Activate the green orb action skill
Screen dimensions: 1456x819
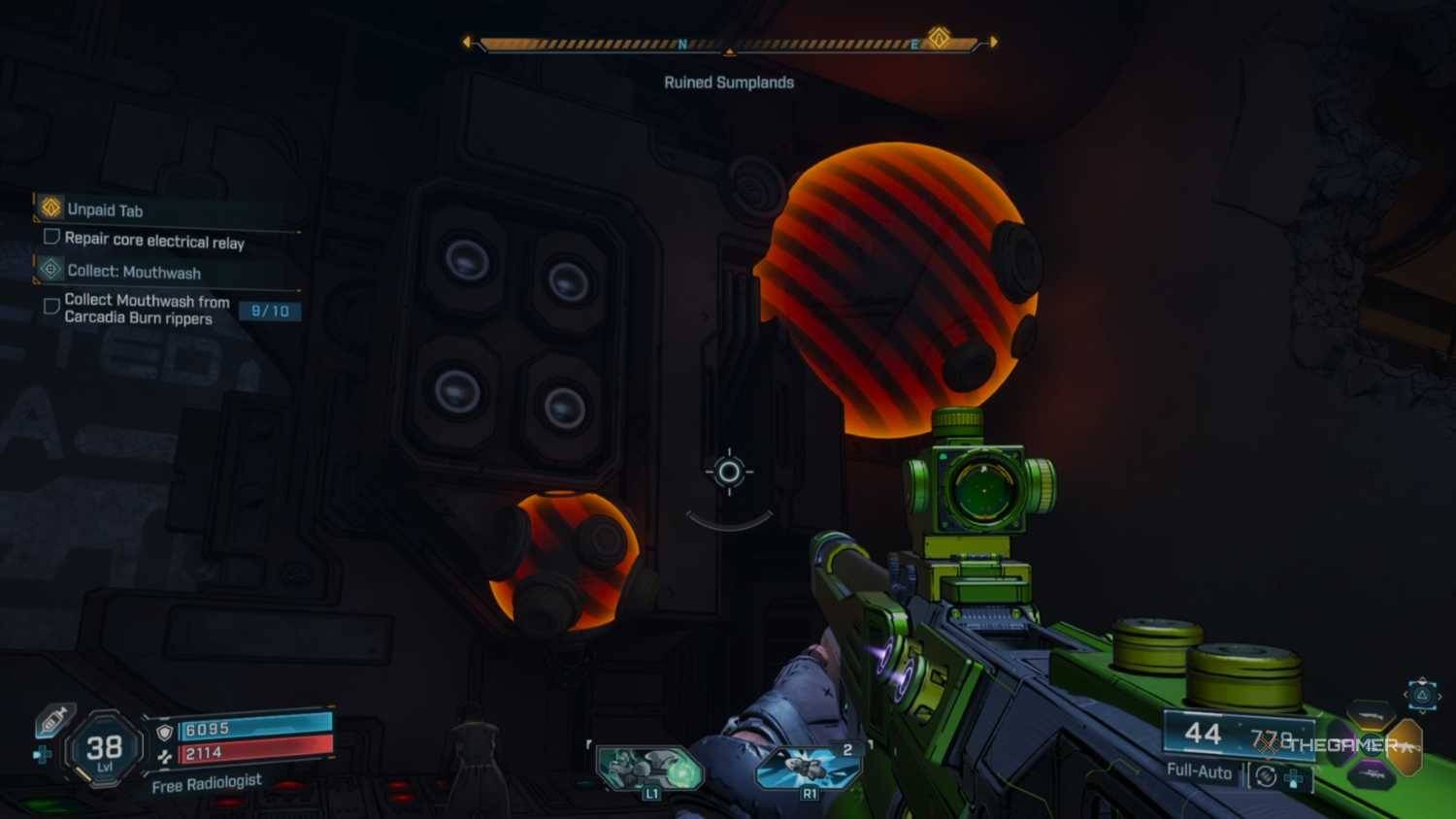(648, 770)
